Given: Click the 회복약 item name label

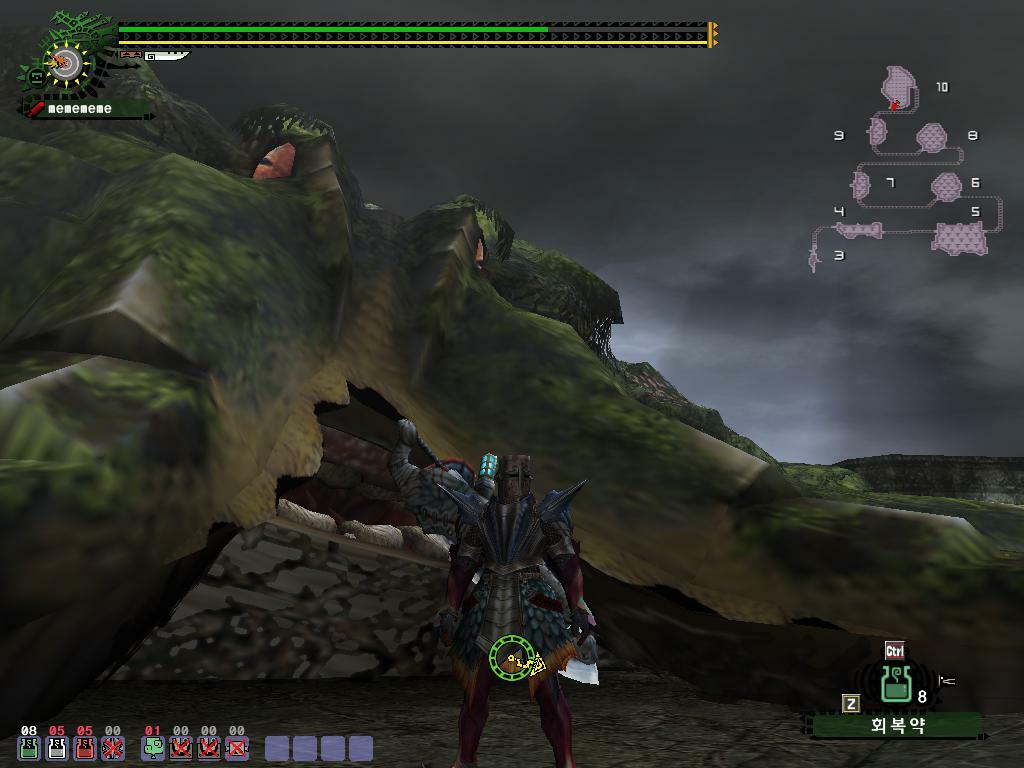Looking at the screenshot, I should tap(897, 725).
